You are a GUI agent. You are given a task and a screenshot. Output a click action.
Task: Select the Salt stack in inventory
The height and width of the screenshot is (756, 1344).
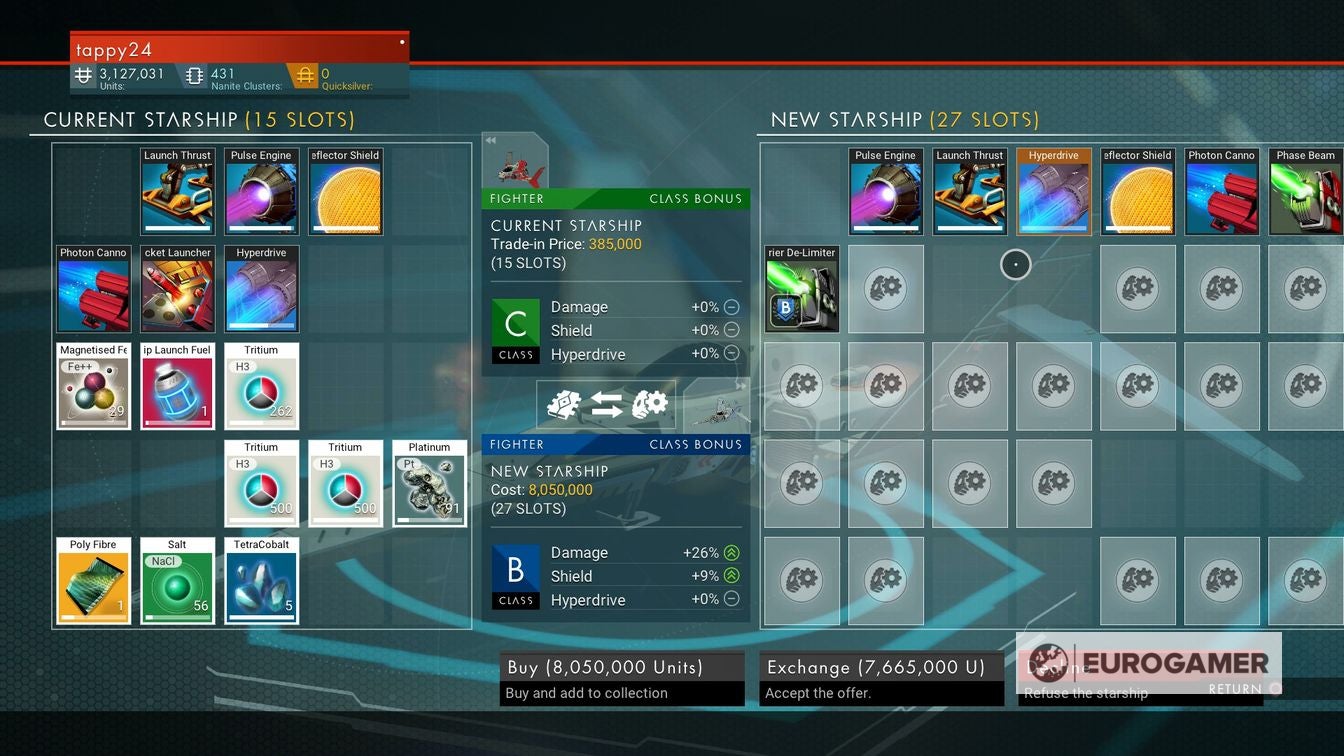177,580
